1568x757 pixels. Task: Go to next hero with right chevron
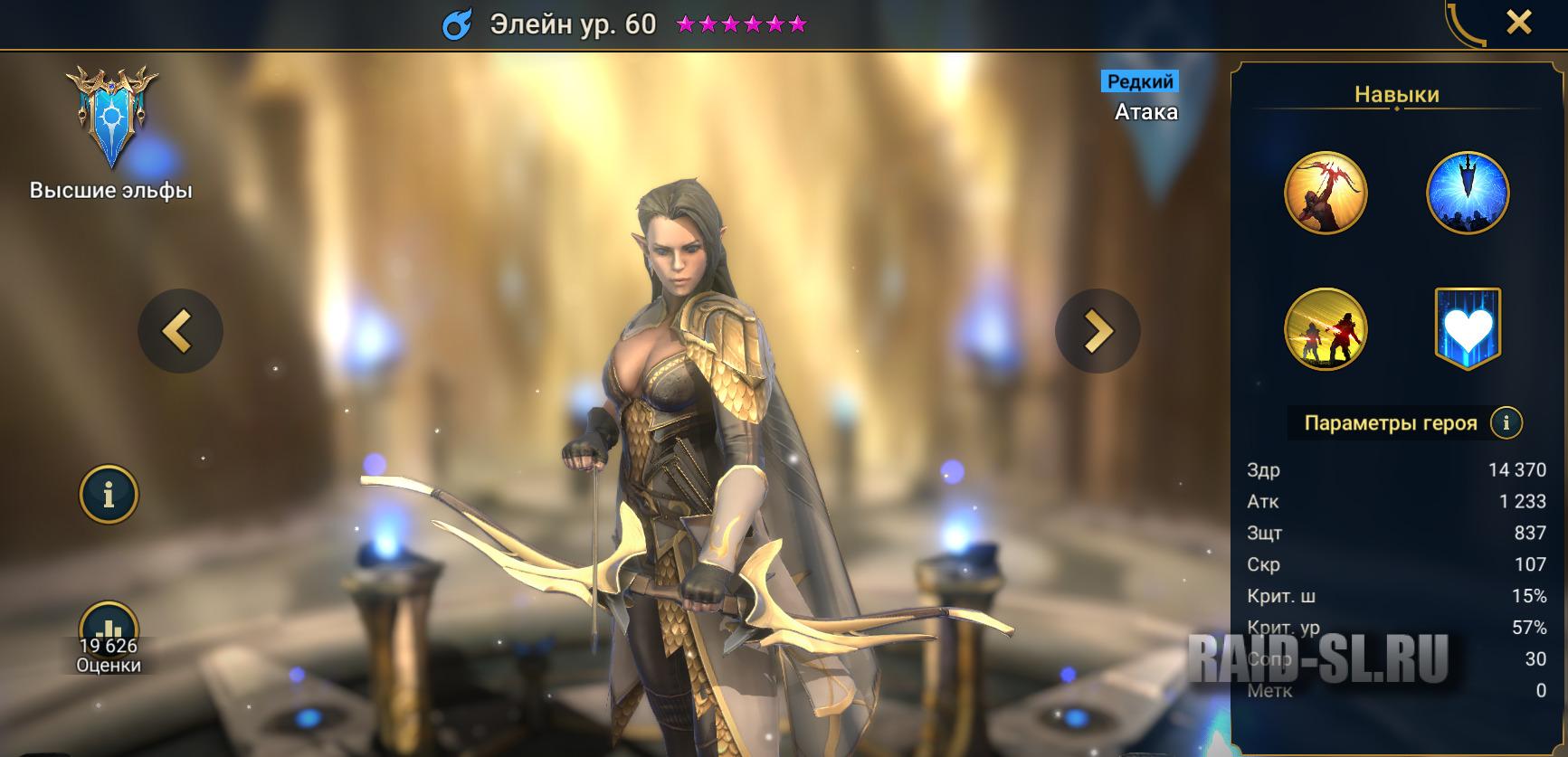pos(1098,330)
